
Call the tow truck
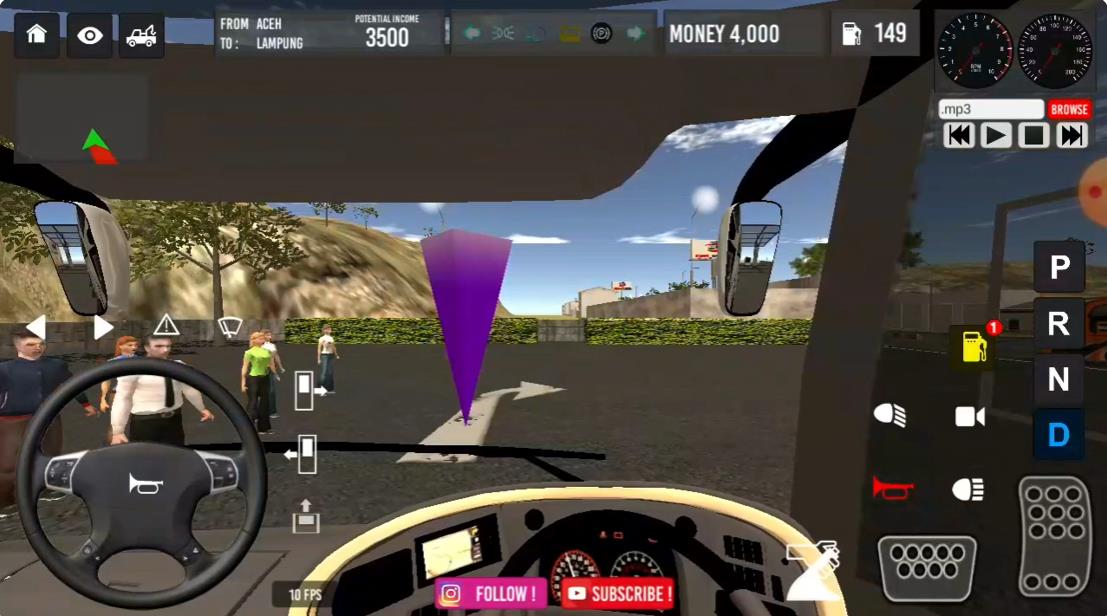pos(142,35)
